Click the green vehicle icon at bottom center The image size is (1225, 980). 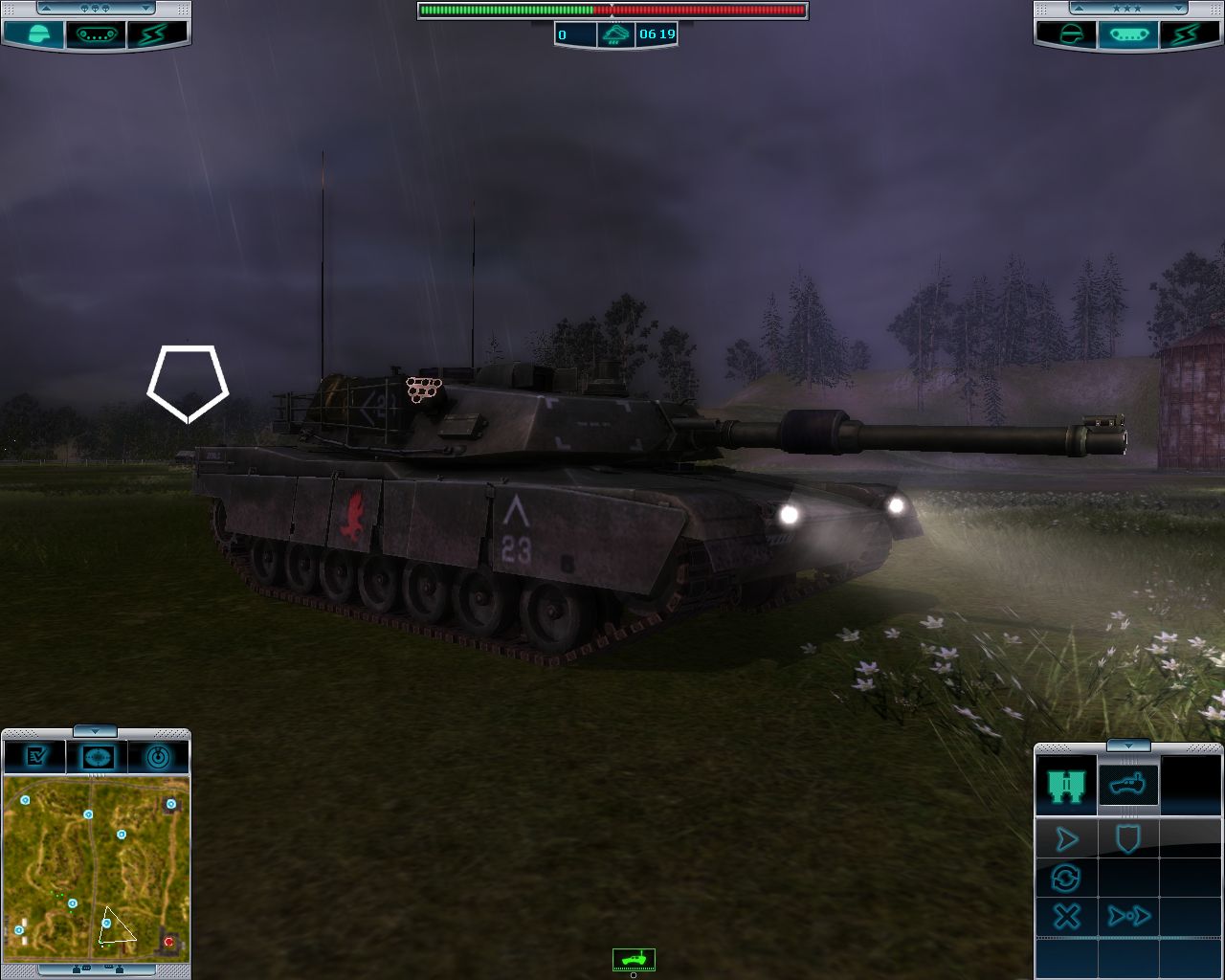634,958
